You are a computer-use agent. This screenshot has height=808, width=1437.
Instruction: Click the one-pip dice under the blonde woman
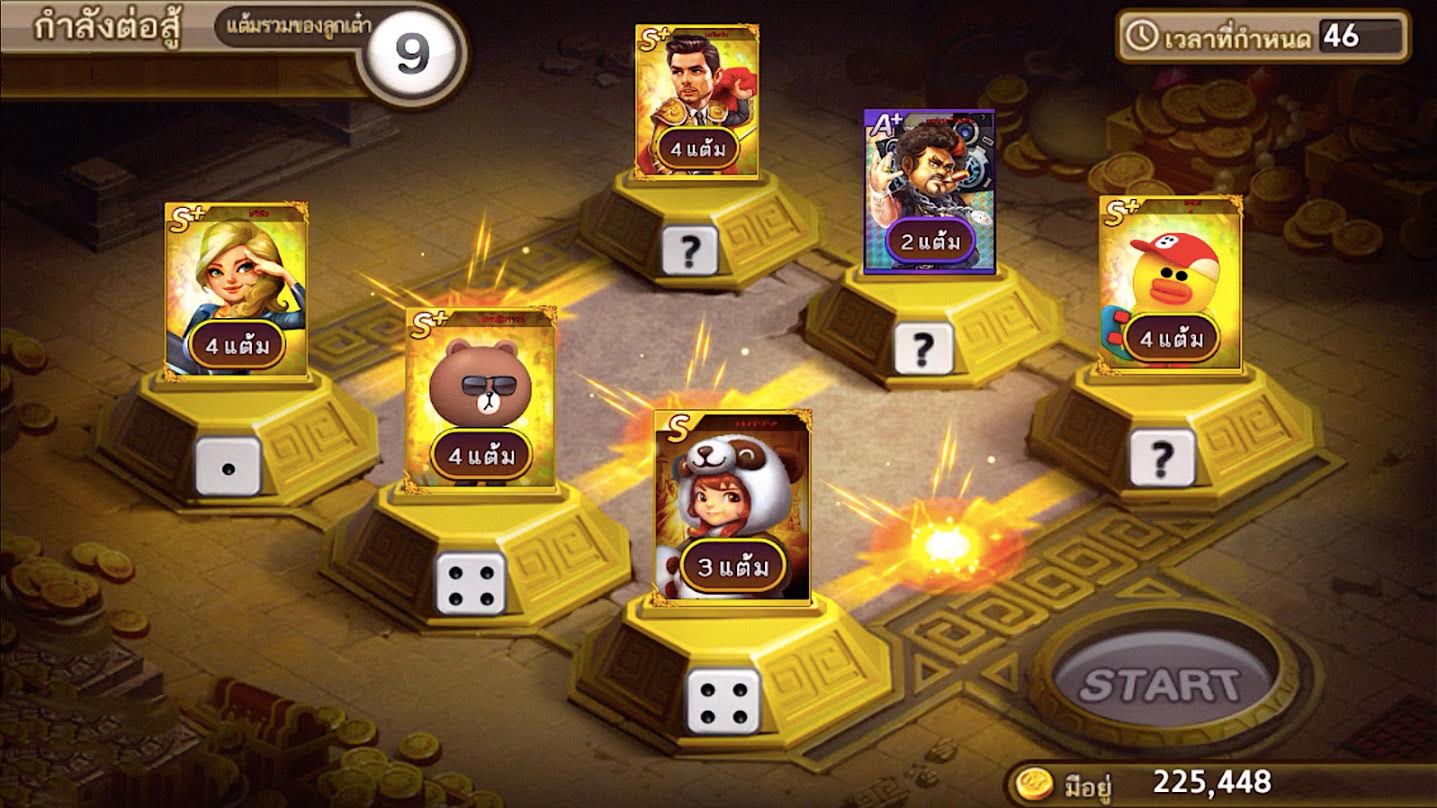pyautogui.click(x=228, y=467)
